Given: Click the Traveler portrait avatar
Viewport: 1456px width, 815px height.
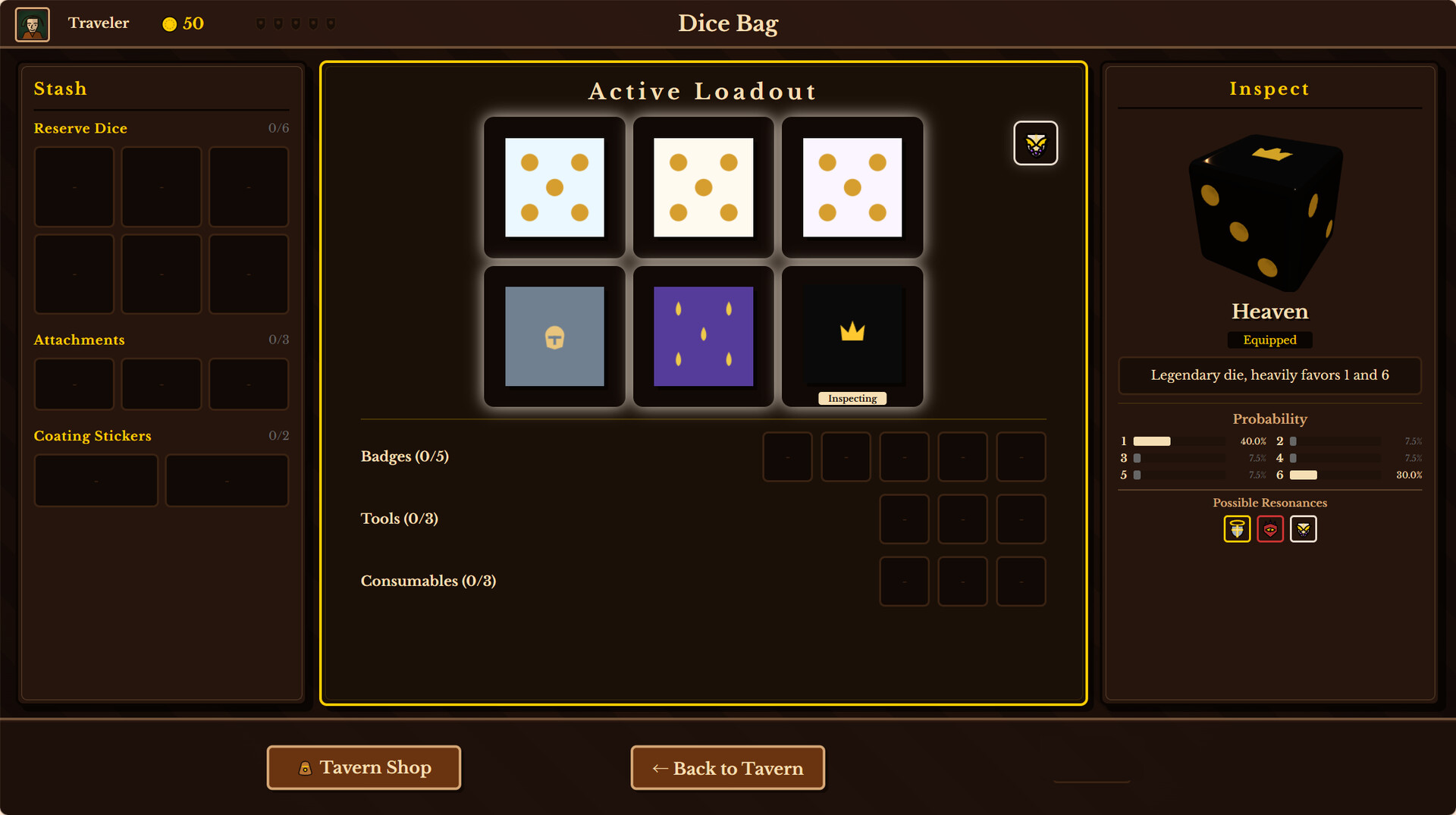Looking at the screenshot, I should pos(32,24).
